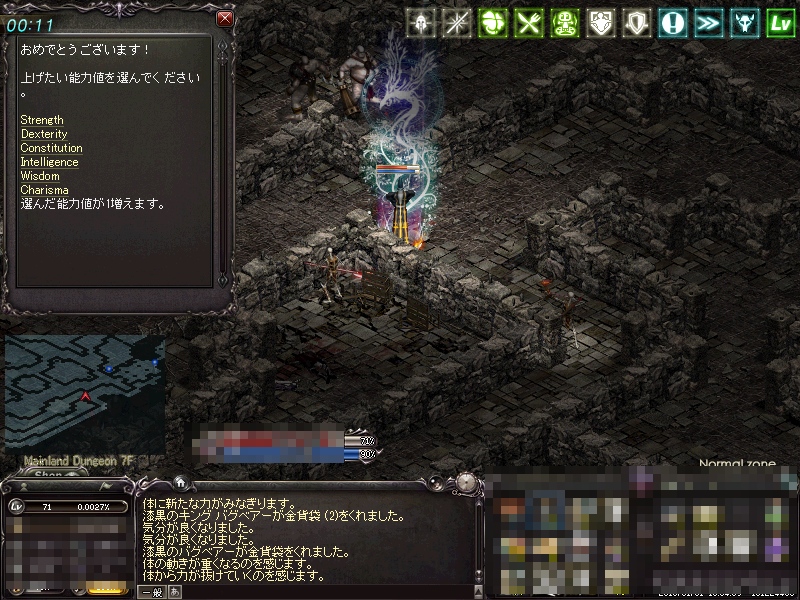Raise the Charisma ability value
The image size is (800, 600).
[x=44, y=190]
